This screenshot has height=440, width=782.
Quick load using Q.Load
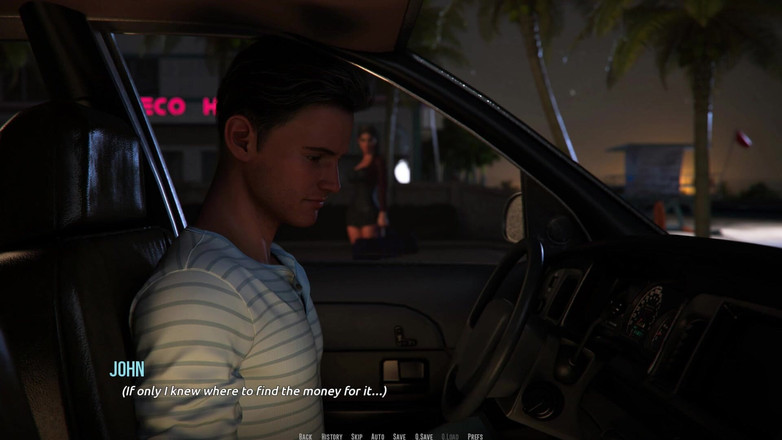(x=450, y=436)
